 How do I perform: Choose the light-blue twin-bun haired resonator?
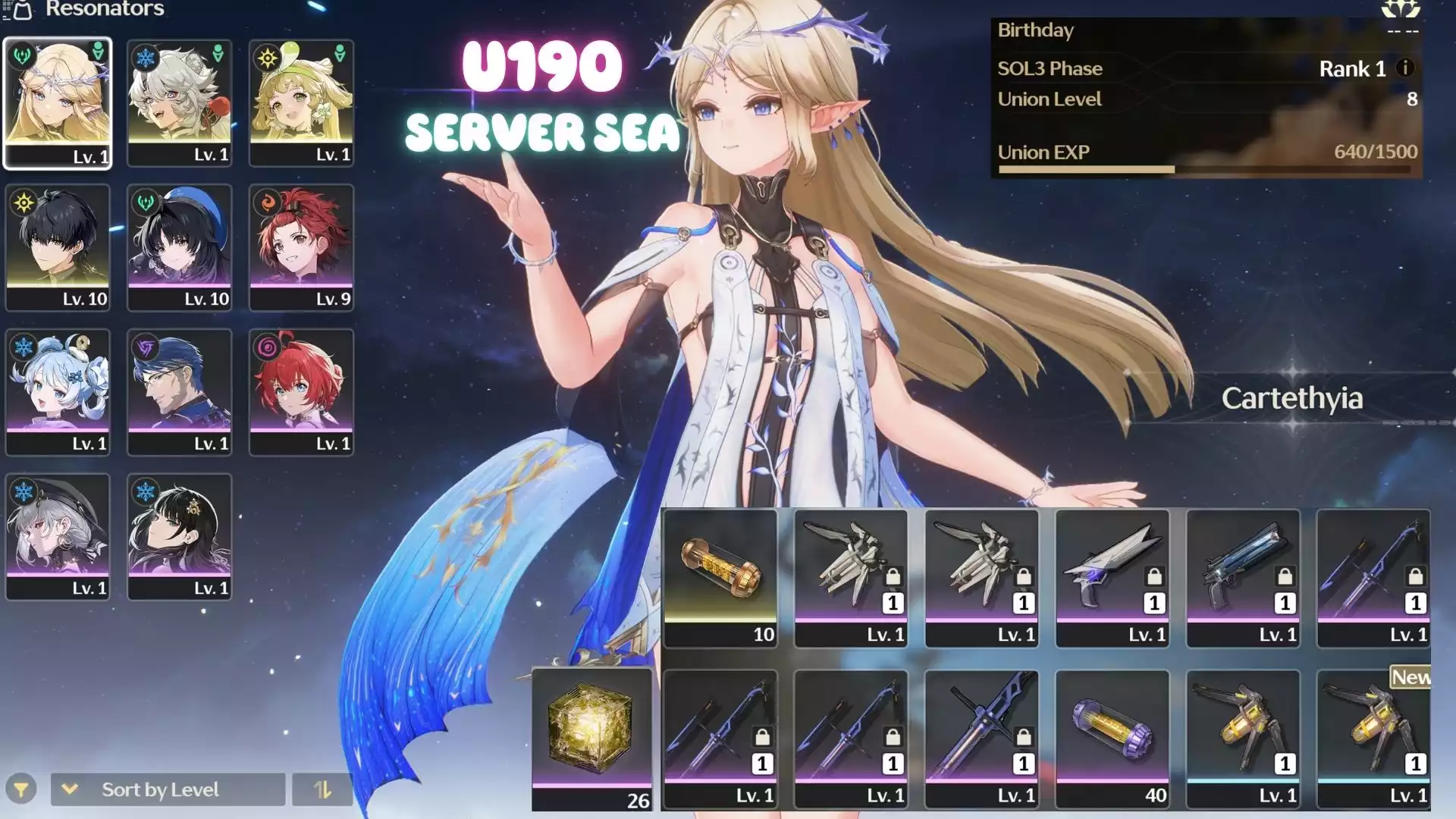[58, 392]
